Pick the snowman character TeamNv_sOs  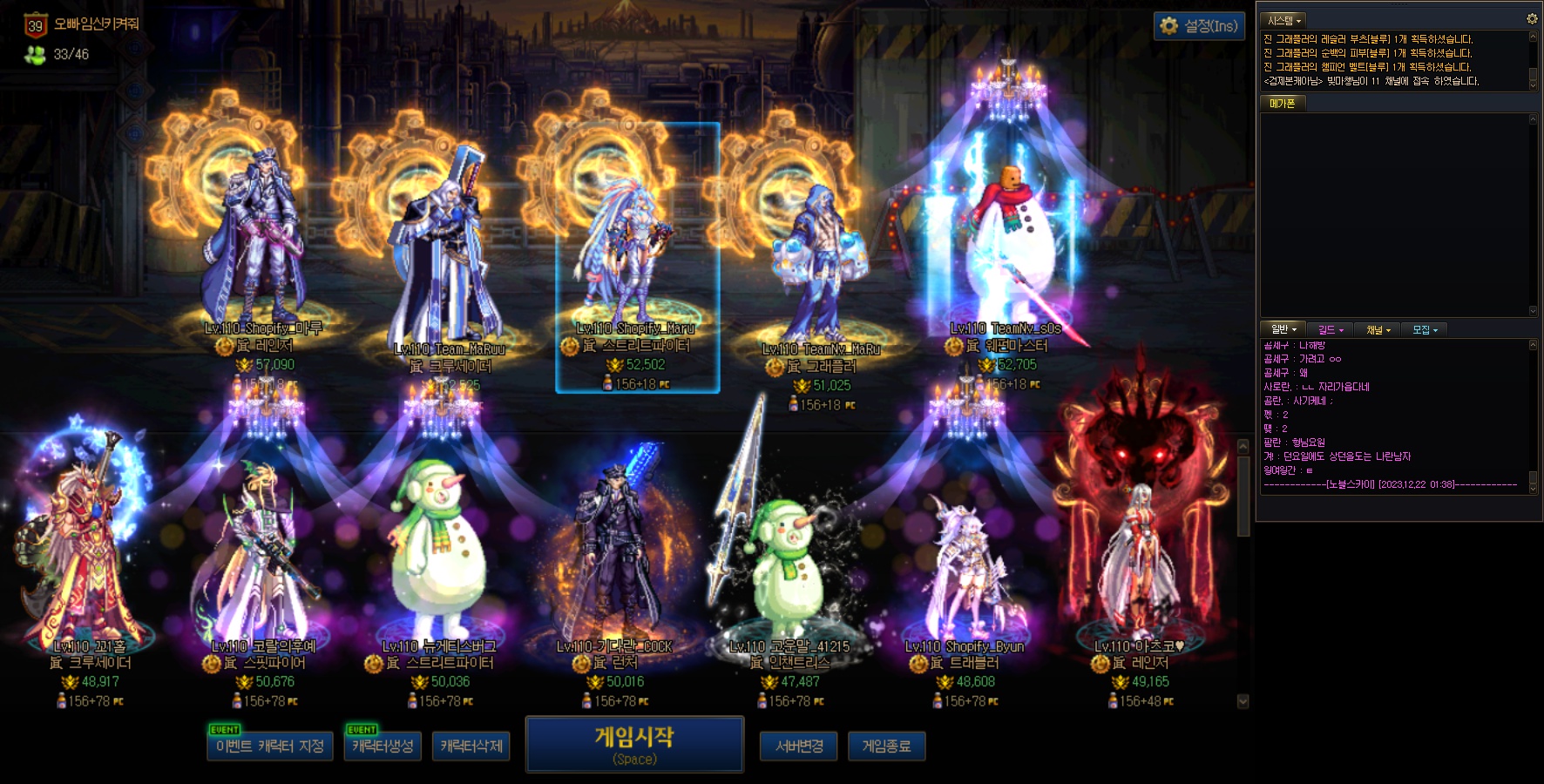coord(1006,253)
